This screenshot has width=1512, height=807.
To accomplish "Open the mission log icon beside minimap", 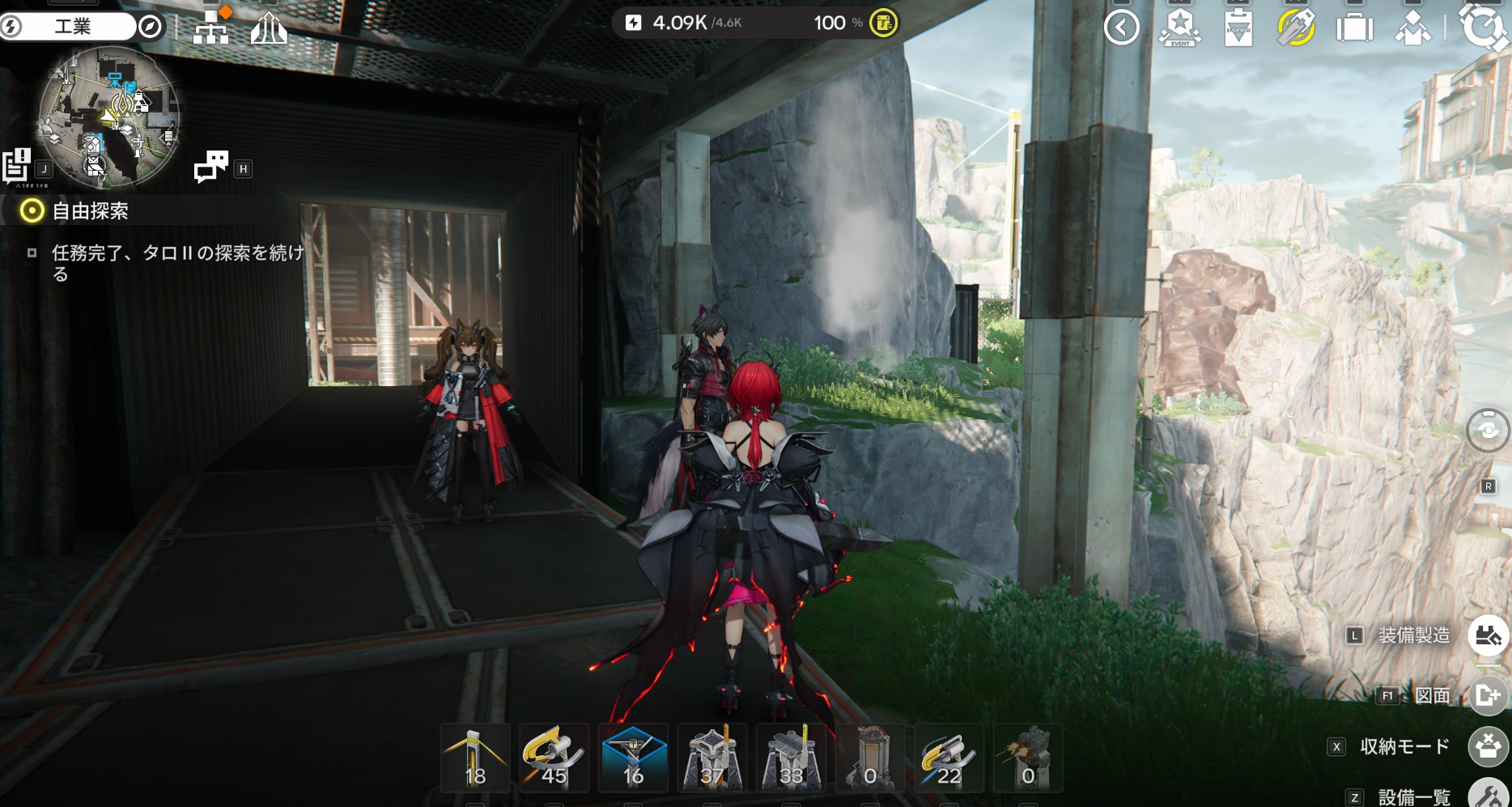I will tap(16, 166).
